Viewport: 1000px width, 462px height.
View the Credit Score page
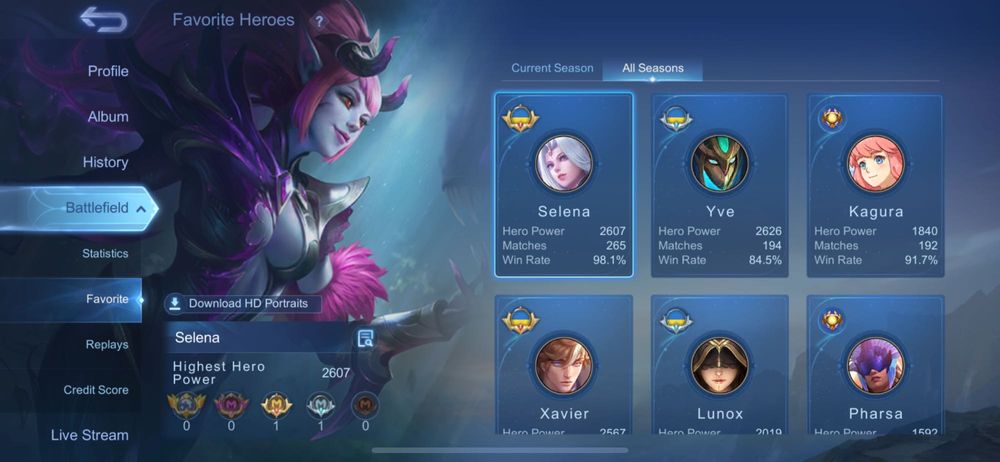(96, 390)
